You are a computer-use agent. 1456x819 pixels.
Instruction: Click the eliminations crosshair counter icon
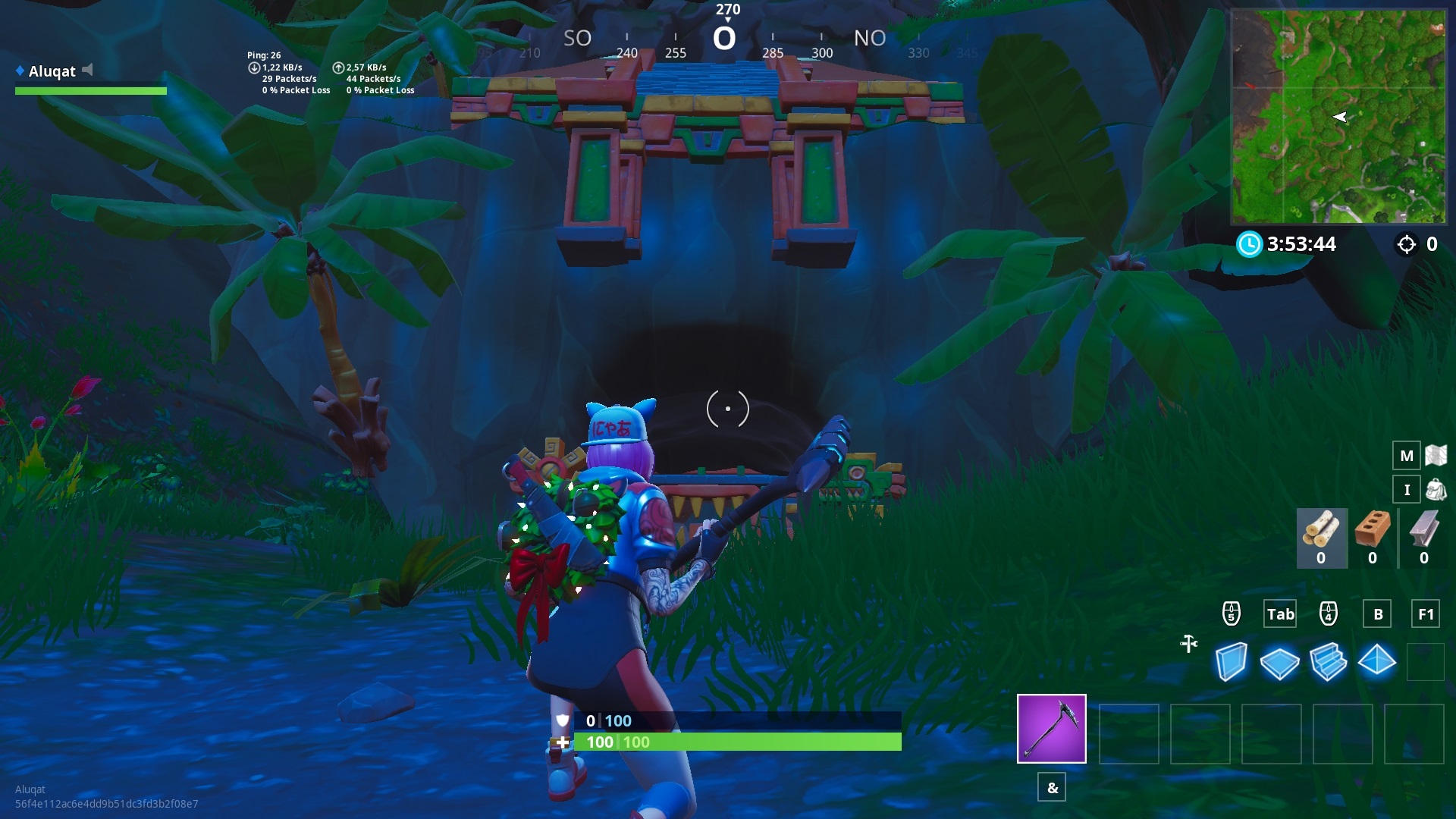pos(1407,244)
